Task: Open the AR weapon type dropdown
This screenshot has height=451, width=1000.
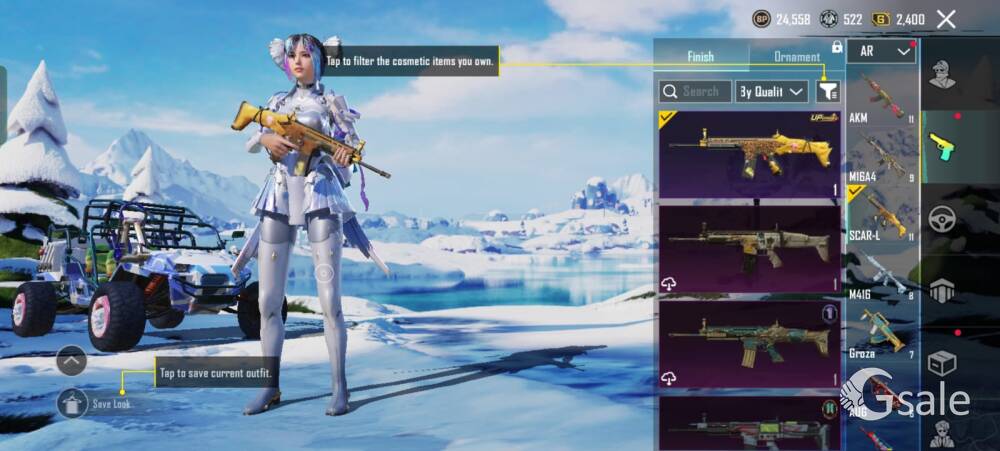Action: [881, 51]
